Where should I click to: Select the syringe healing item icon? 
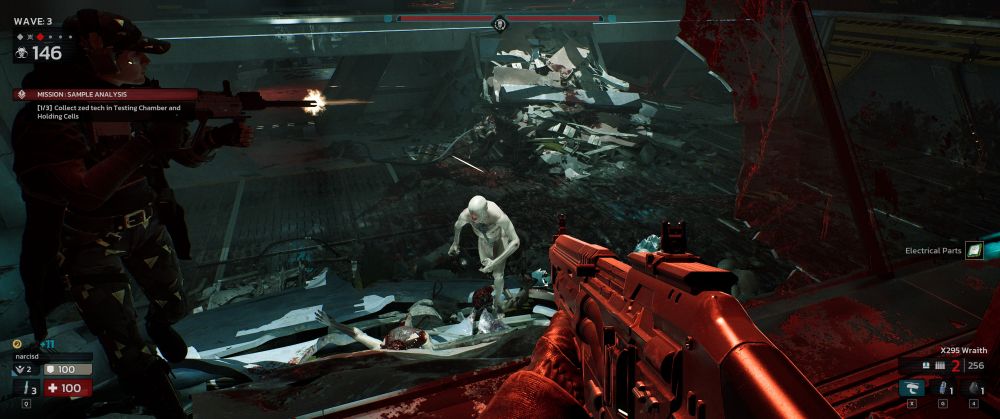[941, 389]
